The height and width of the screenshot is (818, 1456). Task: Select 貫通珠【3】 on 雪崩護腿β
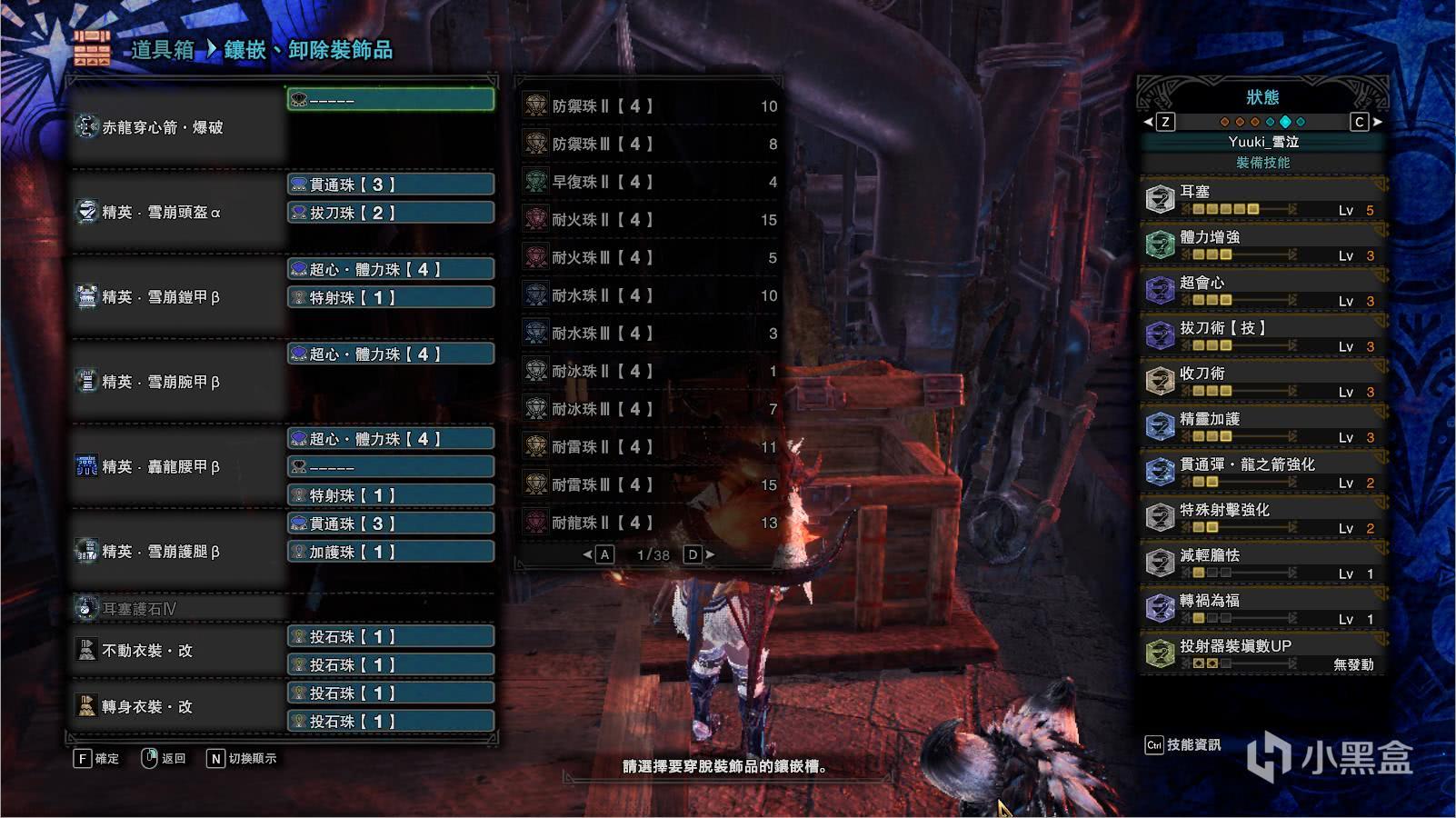(x=391, y=524)
